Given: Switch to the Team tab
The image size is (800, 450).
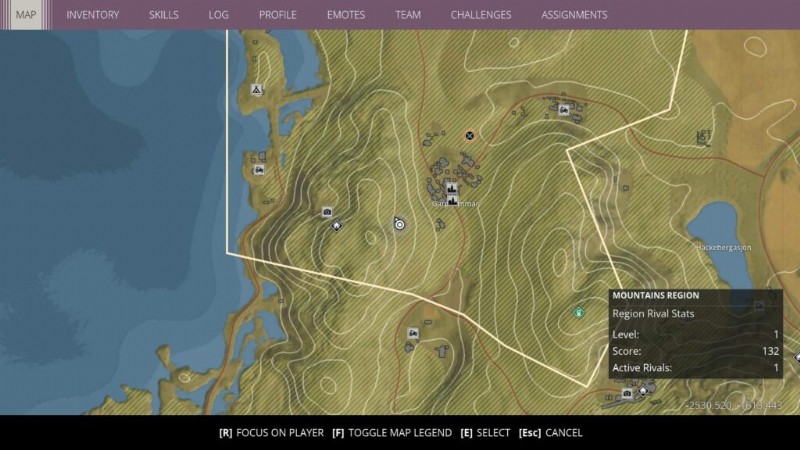Looking at the screenshot, I should 408,15.
